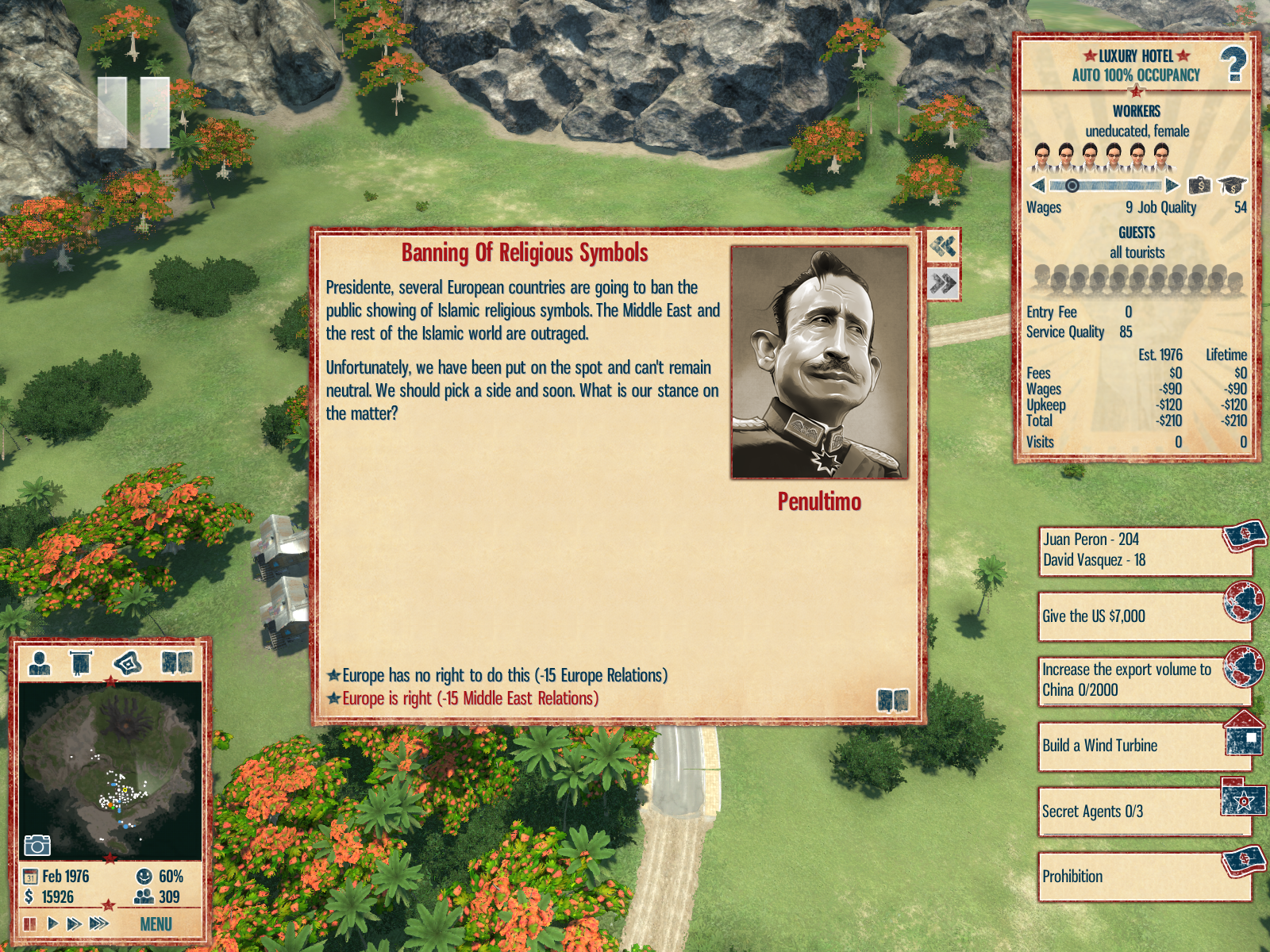The image size is (1270, 952).
Task: Open Luxury Hotel help question mark
Action: point(1233,65)
